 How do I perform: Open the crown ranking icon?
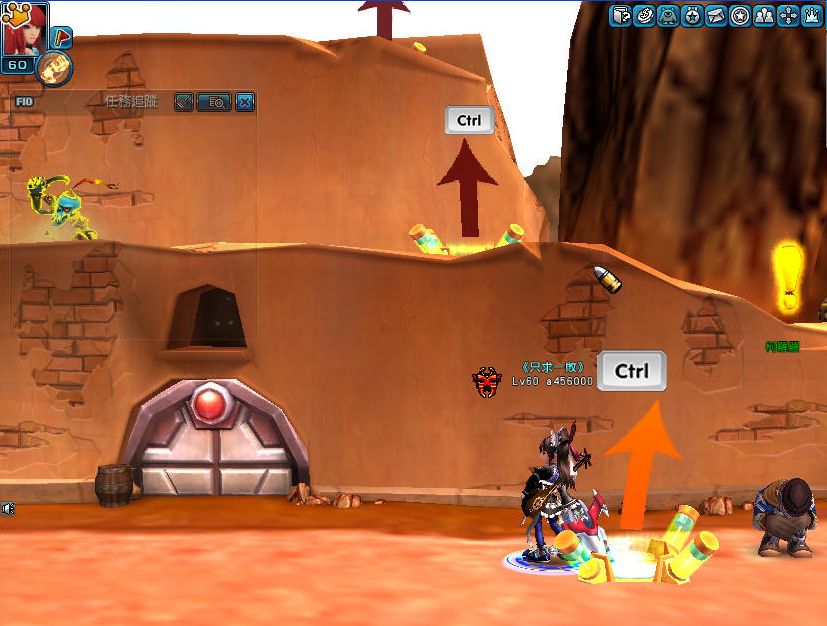click(x=812, y=15)
